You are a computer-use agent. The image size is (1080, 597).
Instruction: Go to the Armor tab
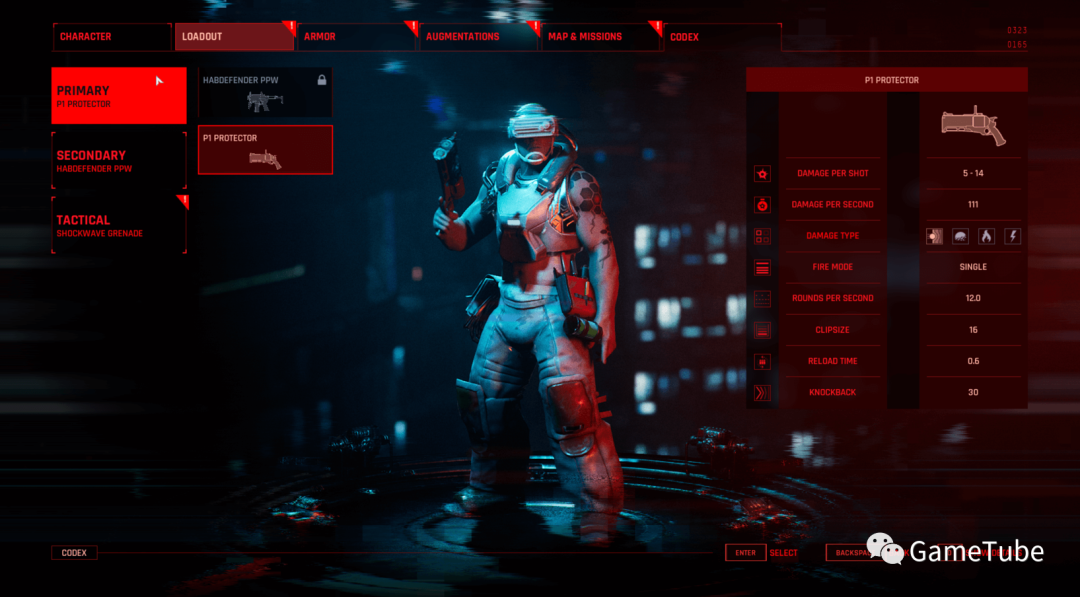coord(356,37)
